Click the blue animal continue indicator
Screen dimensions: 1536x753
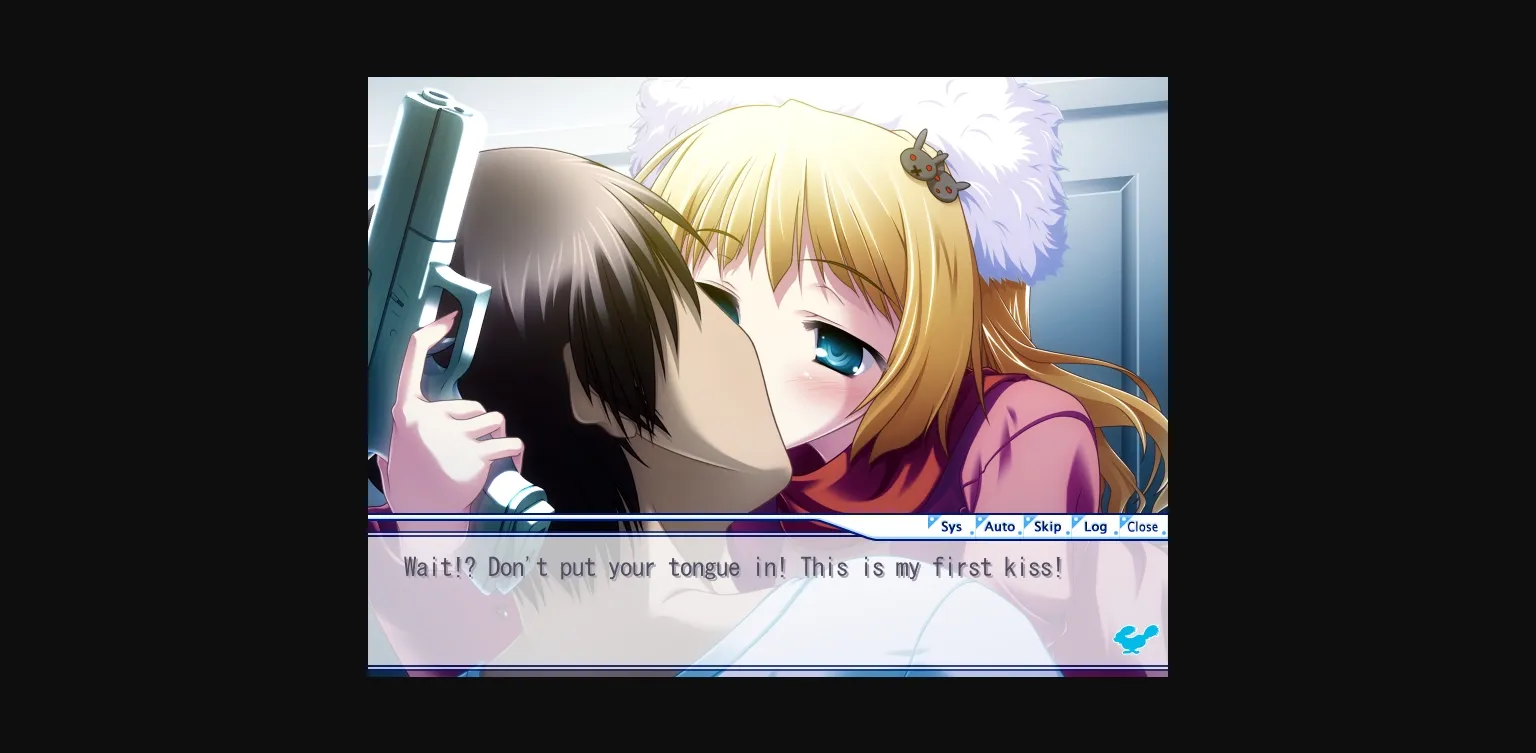tap(1135, 639)
